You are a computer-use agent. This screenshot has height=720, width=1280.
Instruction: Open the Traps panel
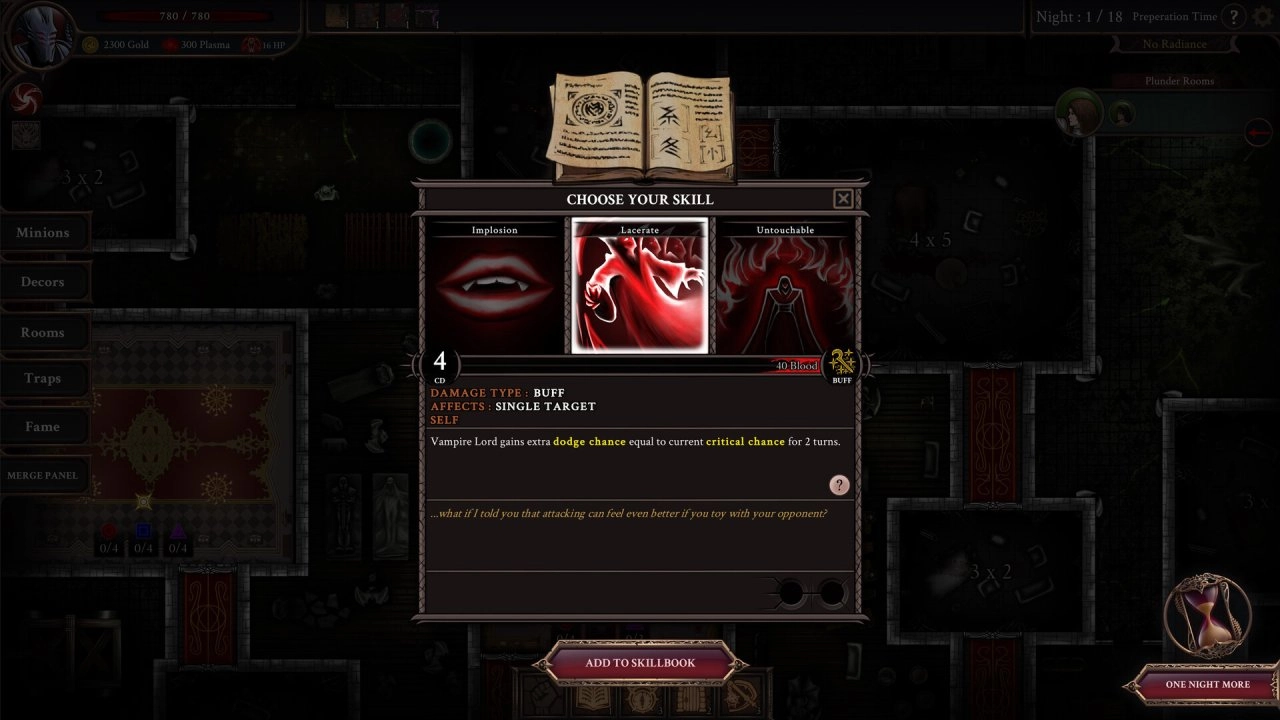[x=43, y=378]
